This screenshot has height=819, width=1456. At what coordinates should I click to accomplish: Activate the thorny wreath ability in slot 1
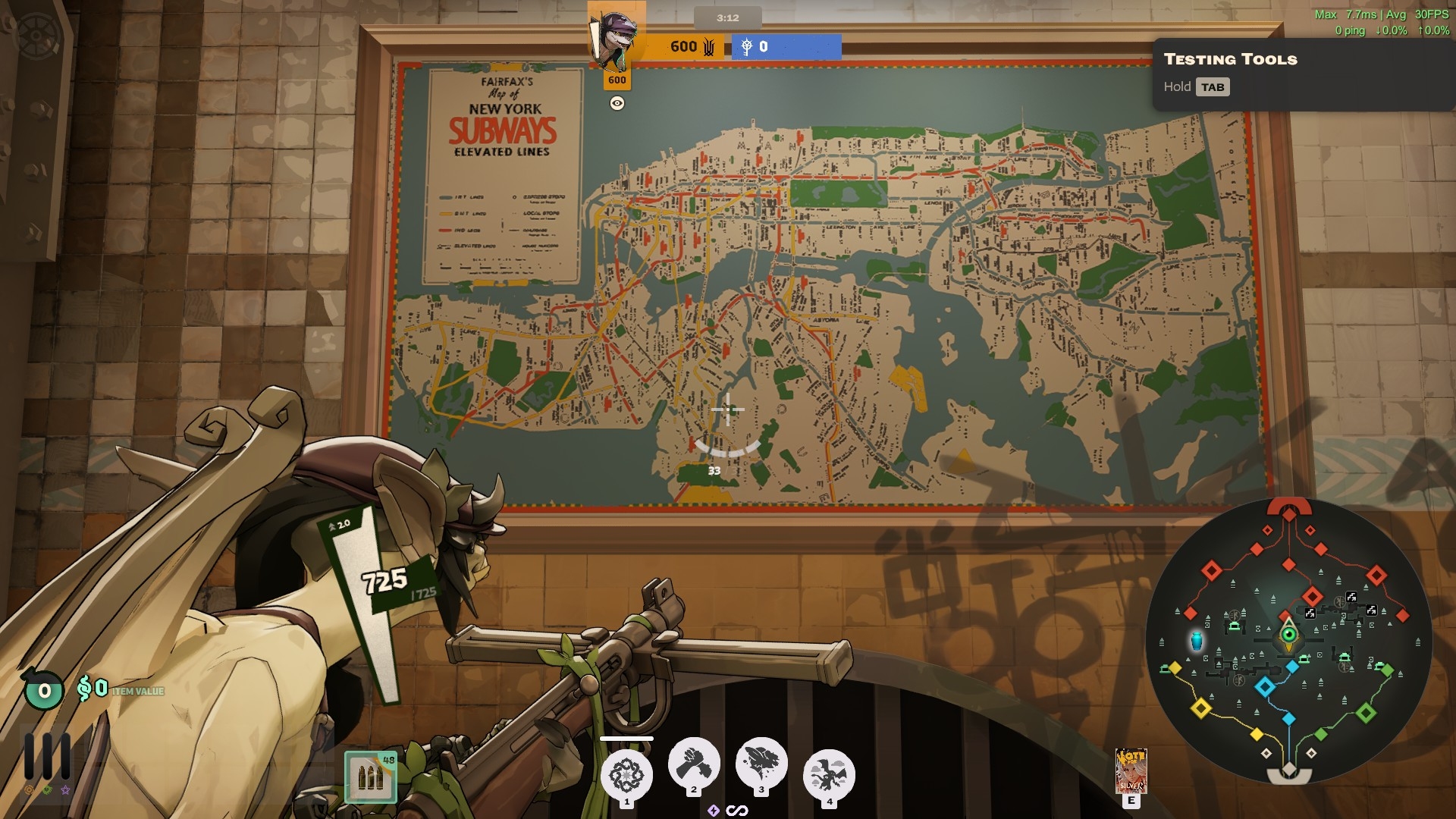click(x=626, y=775)
